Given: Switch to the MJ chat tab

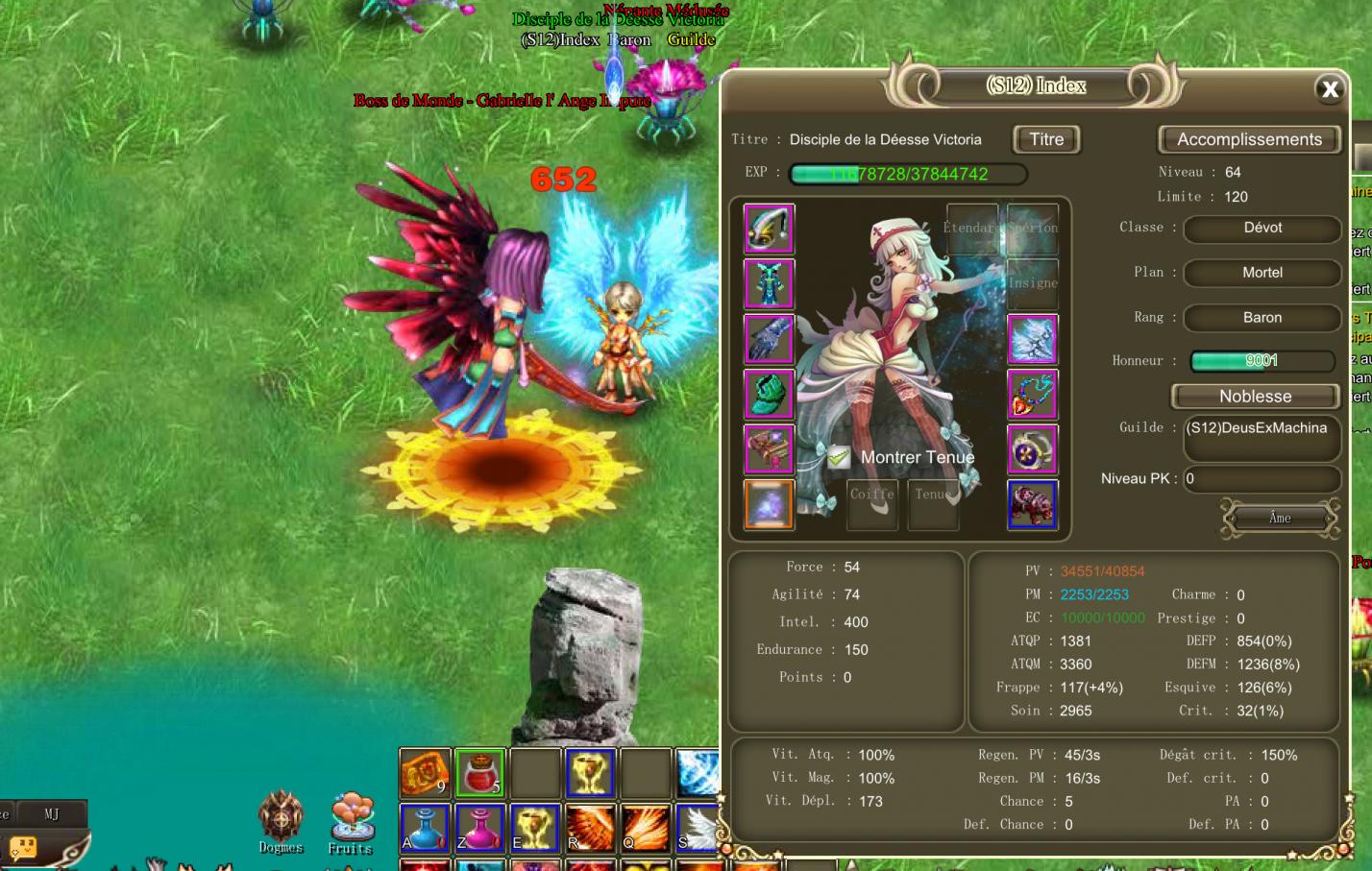Looking at the screenshot, I should pyautogui.click(x=52, y=813).
